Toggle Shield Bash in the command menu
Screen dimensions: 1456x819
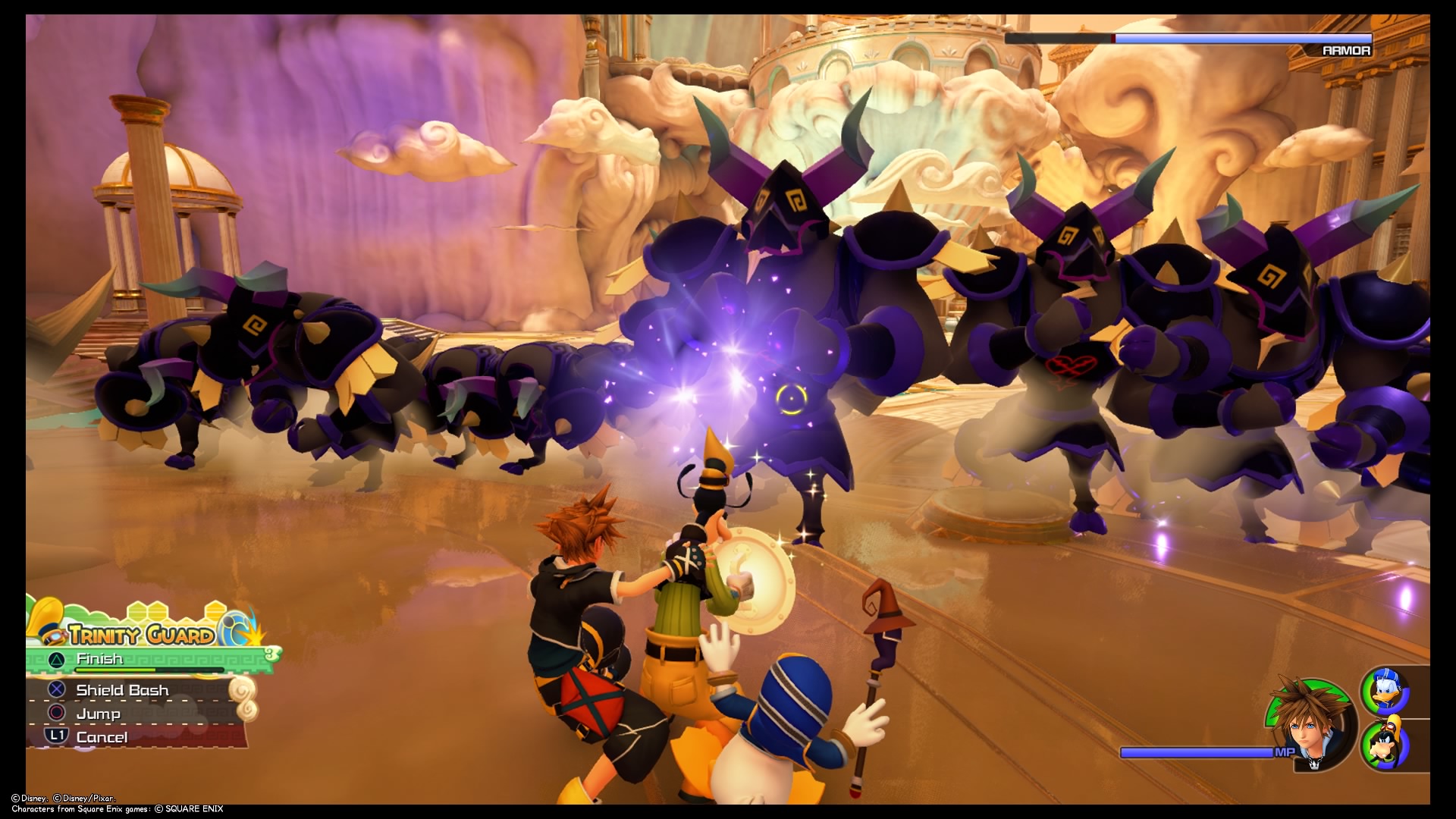121,690
